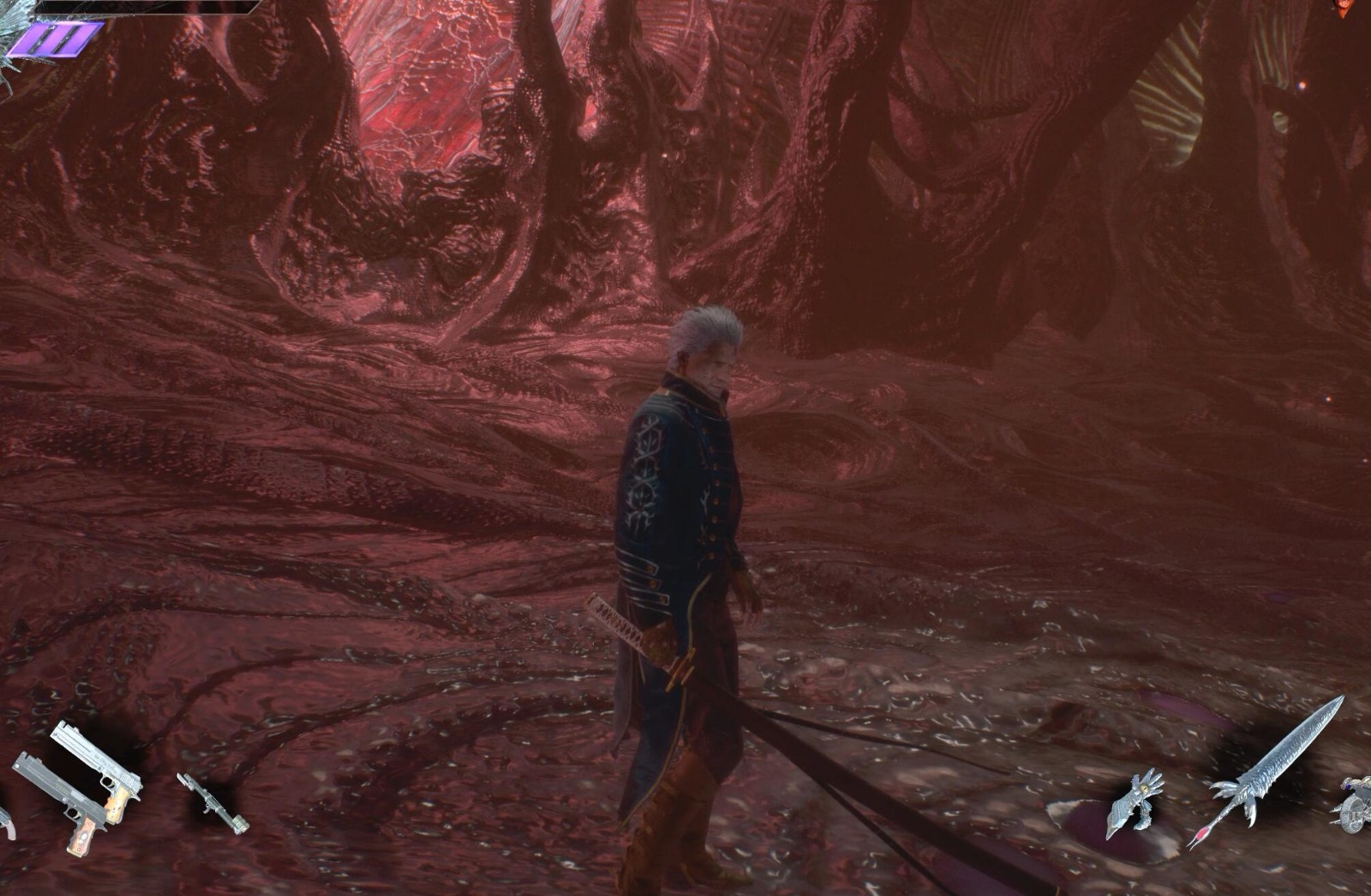1371x896 pixels.
Task: Switch to the rocket launcher gun icon
Action: click(213, 804)
